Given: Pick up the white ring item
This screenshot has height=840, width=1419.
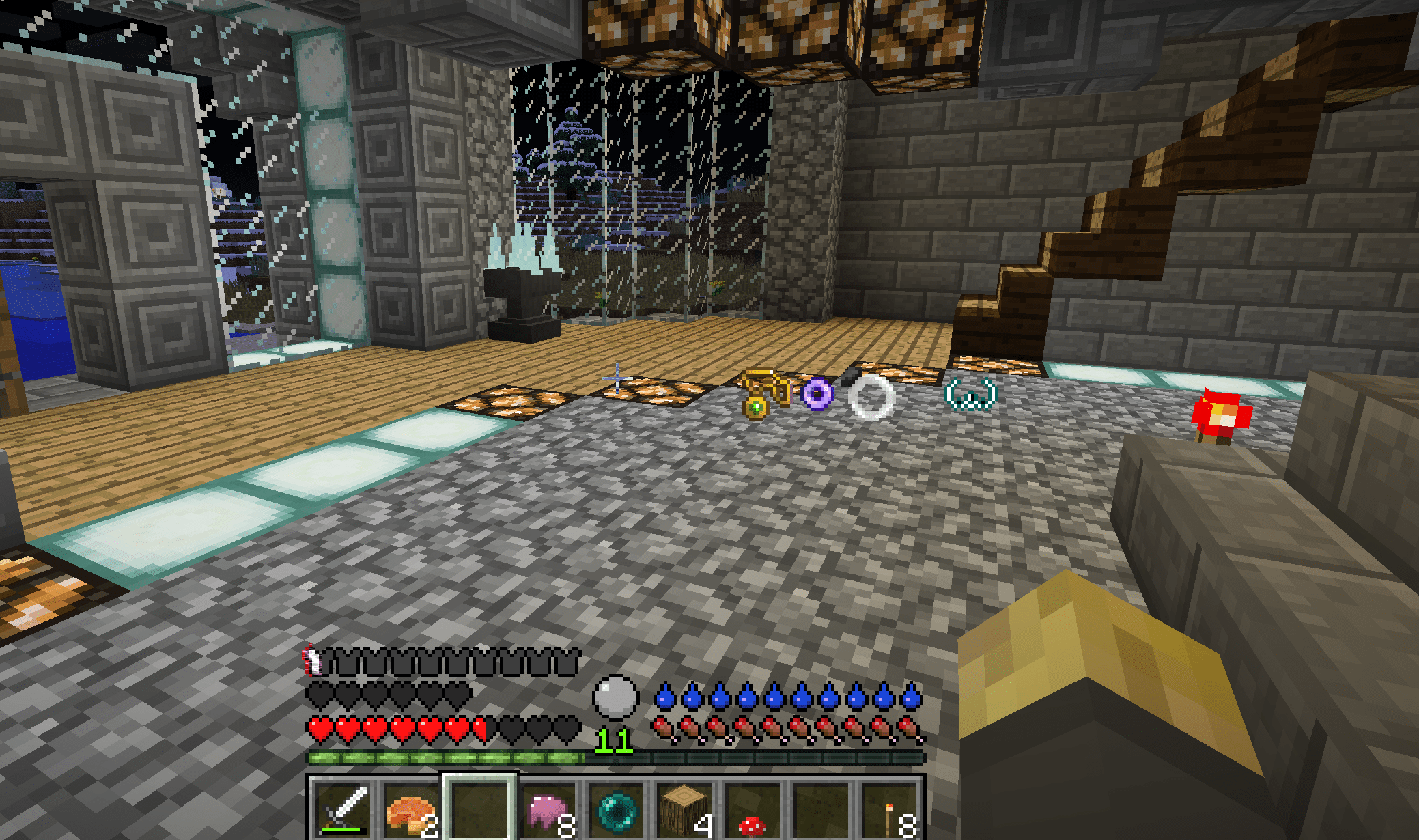Looking at the screenshot, I should pyautogui.click(x=870, y=396).
